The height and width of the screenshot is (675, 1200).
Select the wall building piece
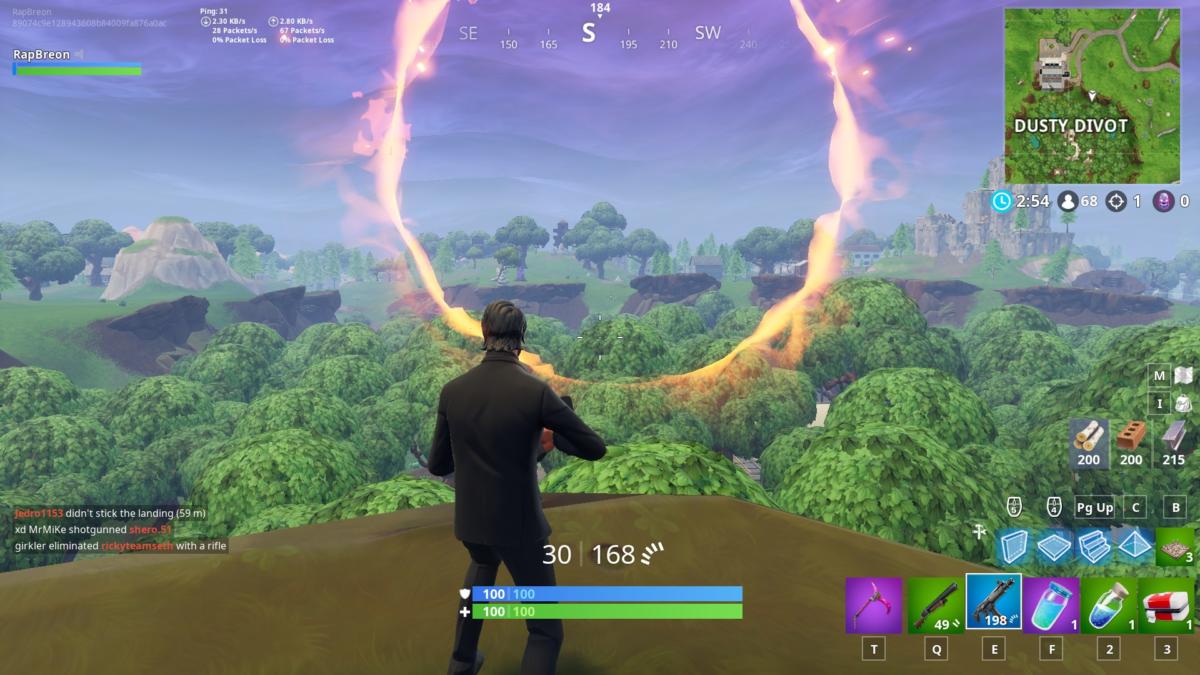(x=1015, y=546)
